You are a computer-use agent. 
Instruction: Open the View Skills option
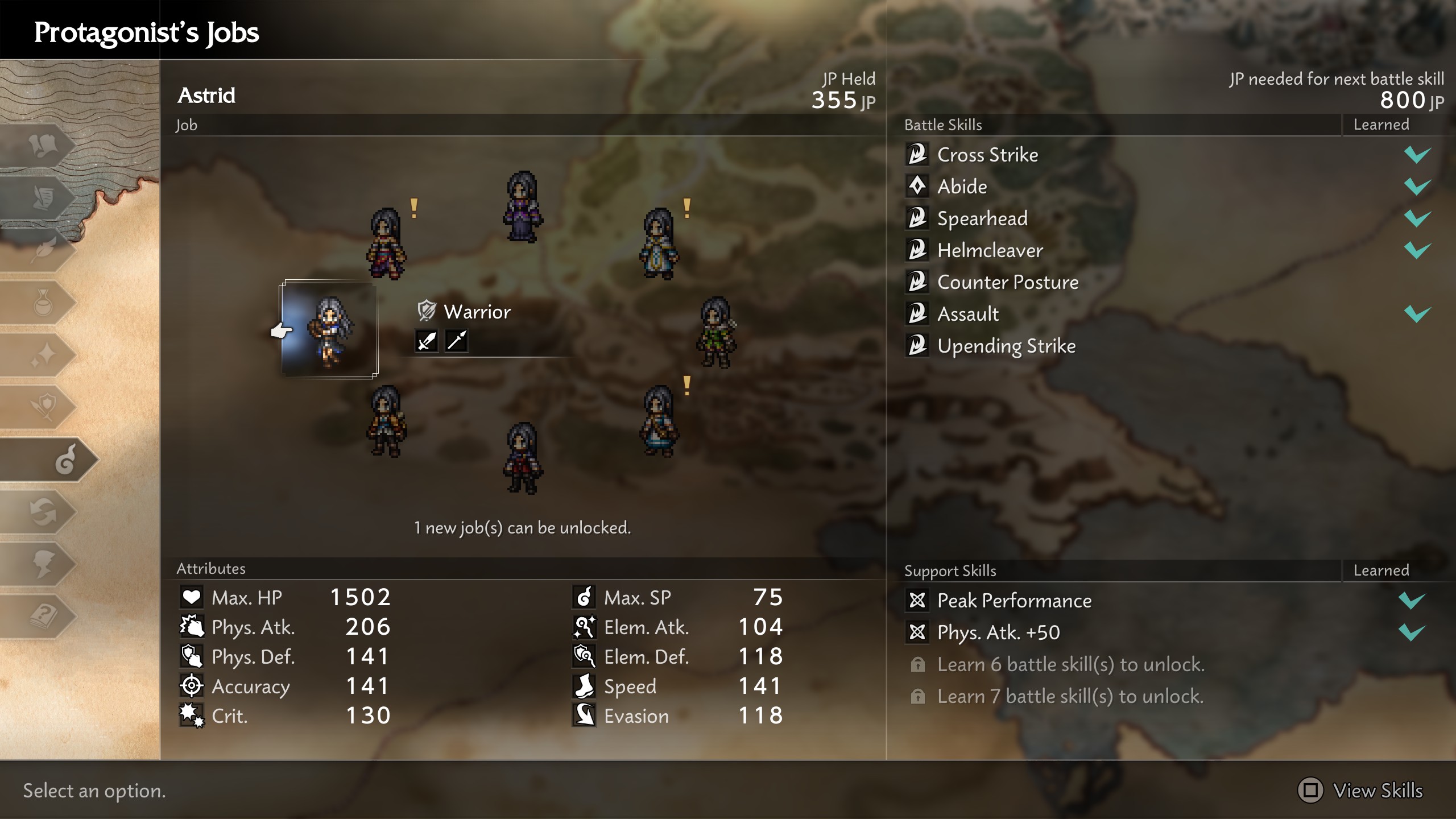click(x=1360, y=791)
